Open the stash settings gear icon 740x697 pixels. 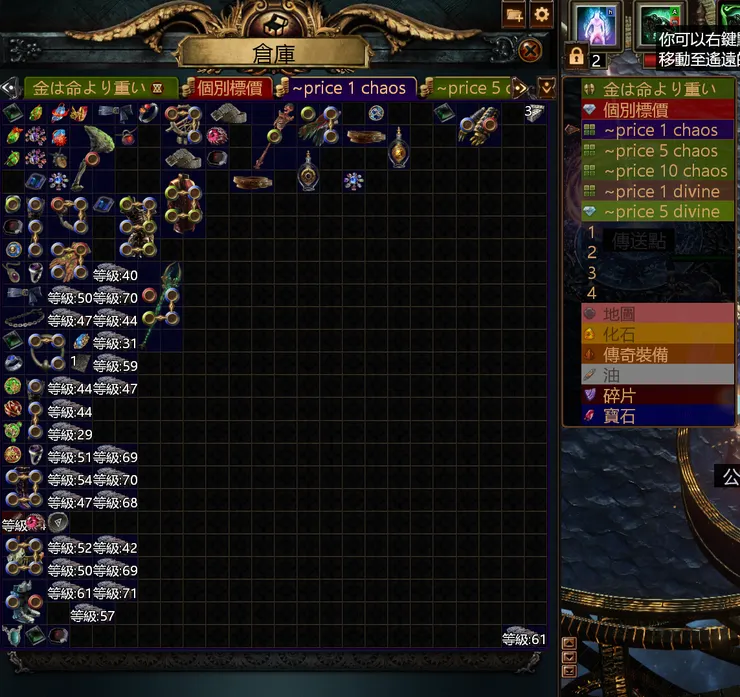(x=542, y=15)
